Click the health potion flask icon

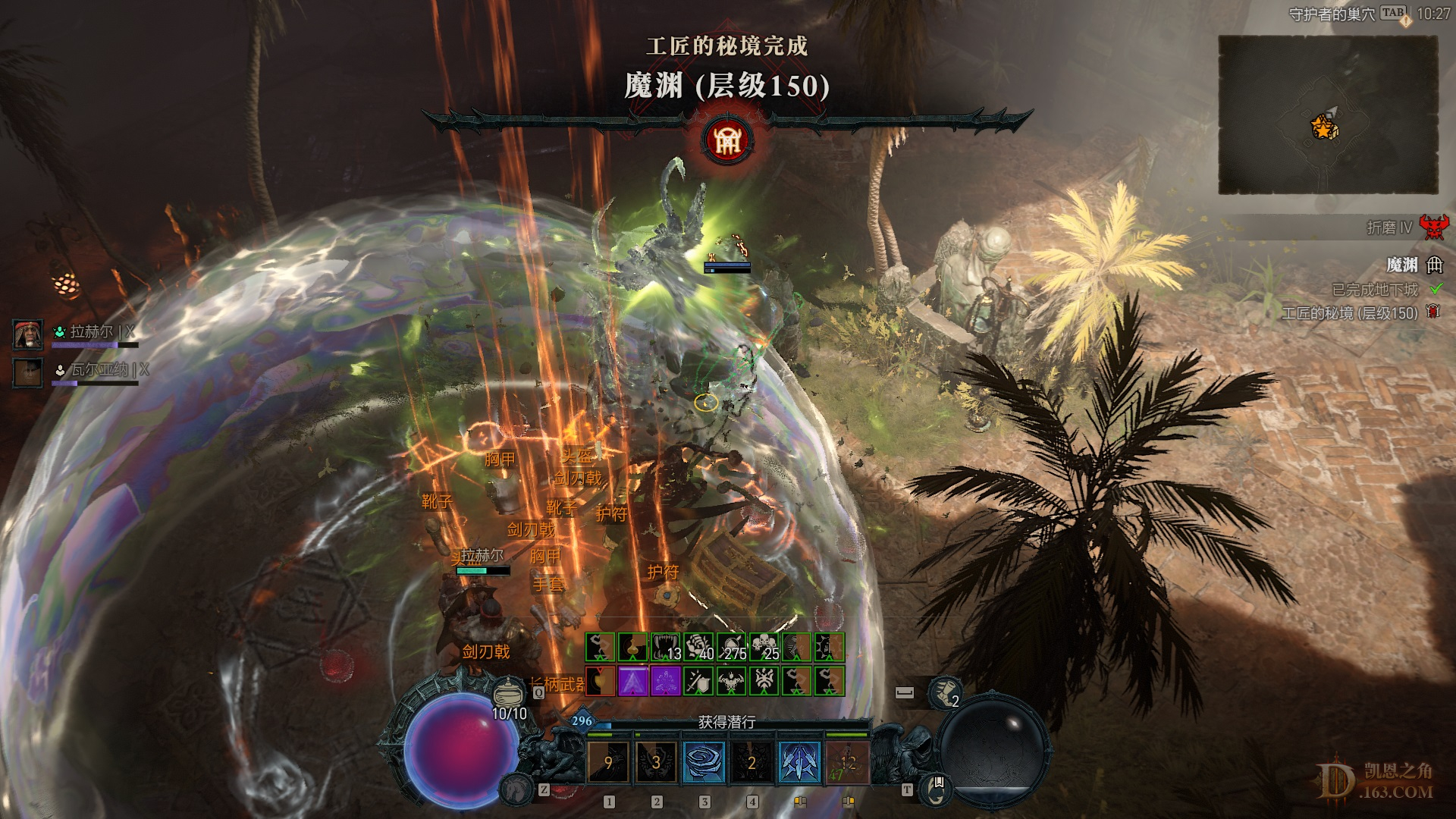click(x=508, y=691)
